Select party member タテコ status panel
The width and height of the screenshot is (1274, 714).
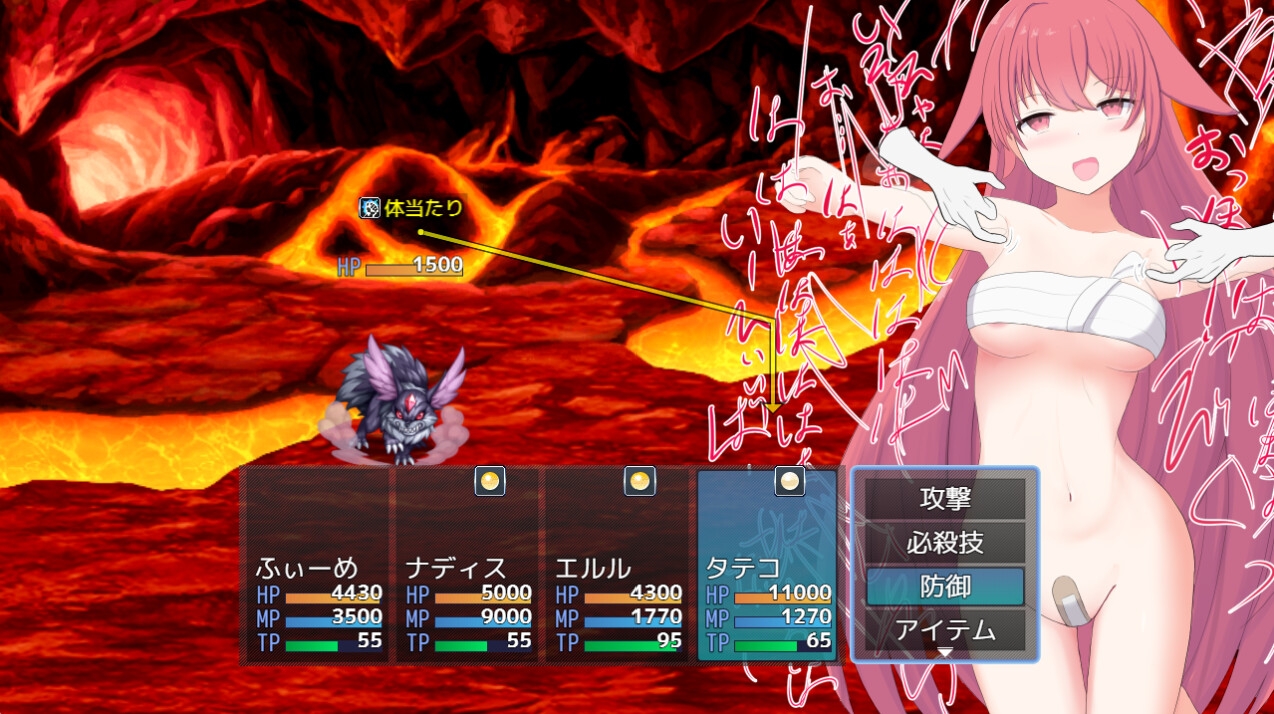pyautogui.click(x=767, y=565)
